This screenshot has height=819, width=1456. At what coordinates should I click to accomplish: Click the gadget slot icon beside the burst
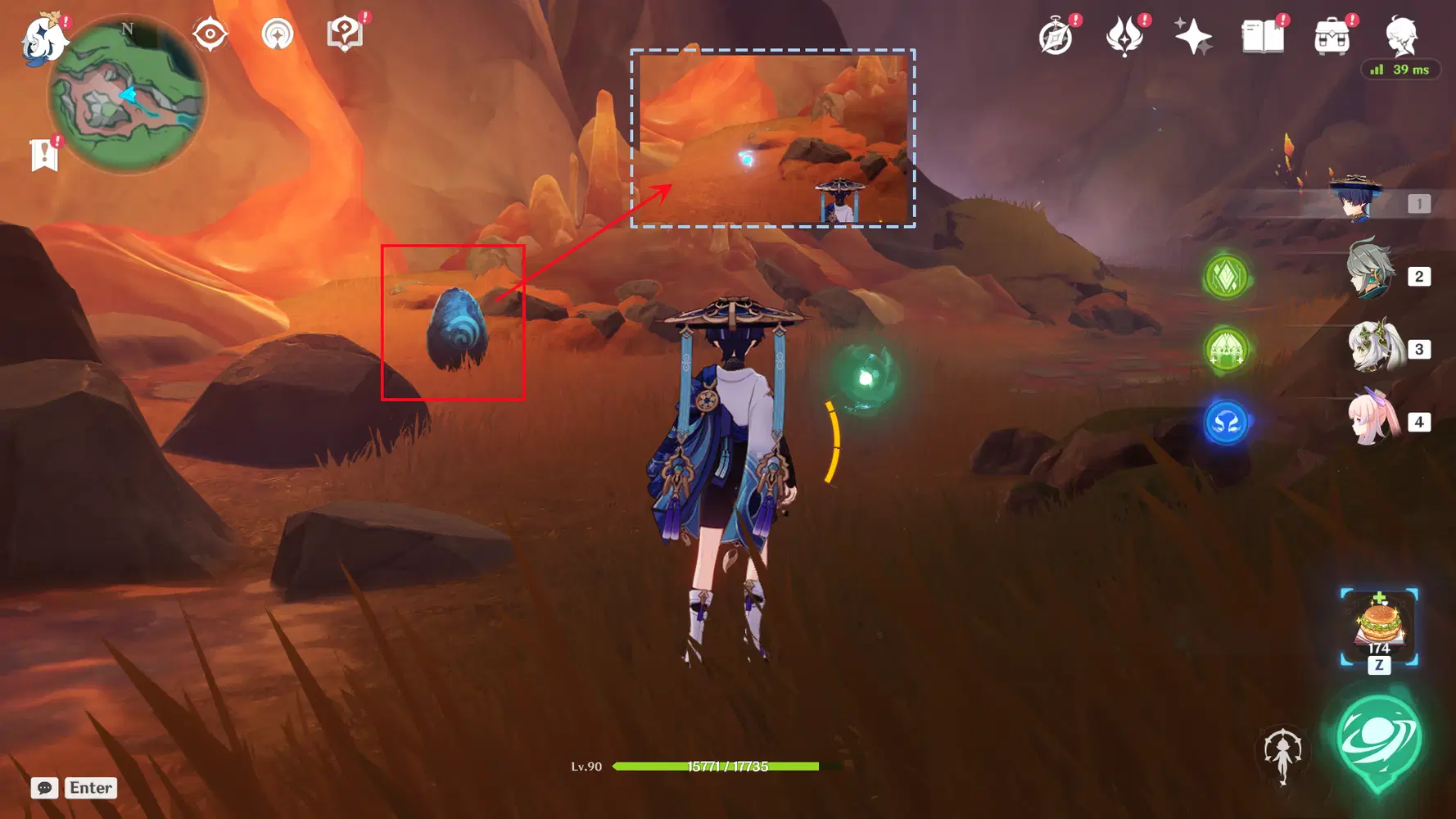click(1284, 753)
